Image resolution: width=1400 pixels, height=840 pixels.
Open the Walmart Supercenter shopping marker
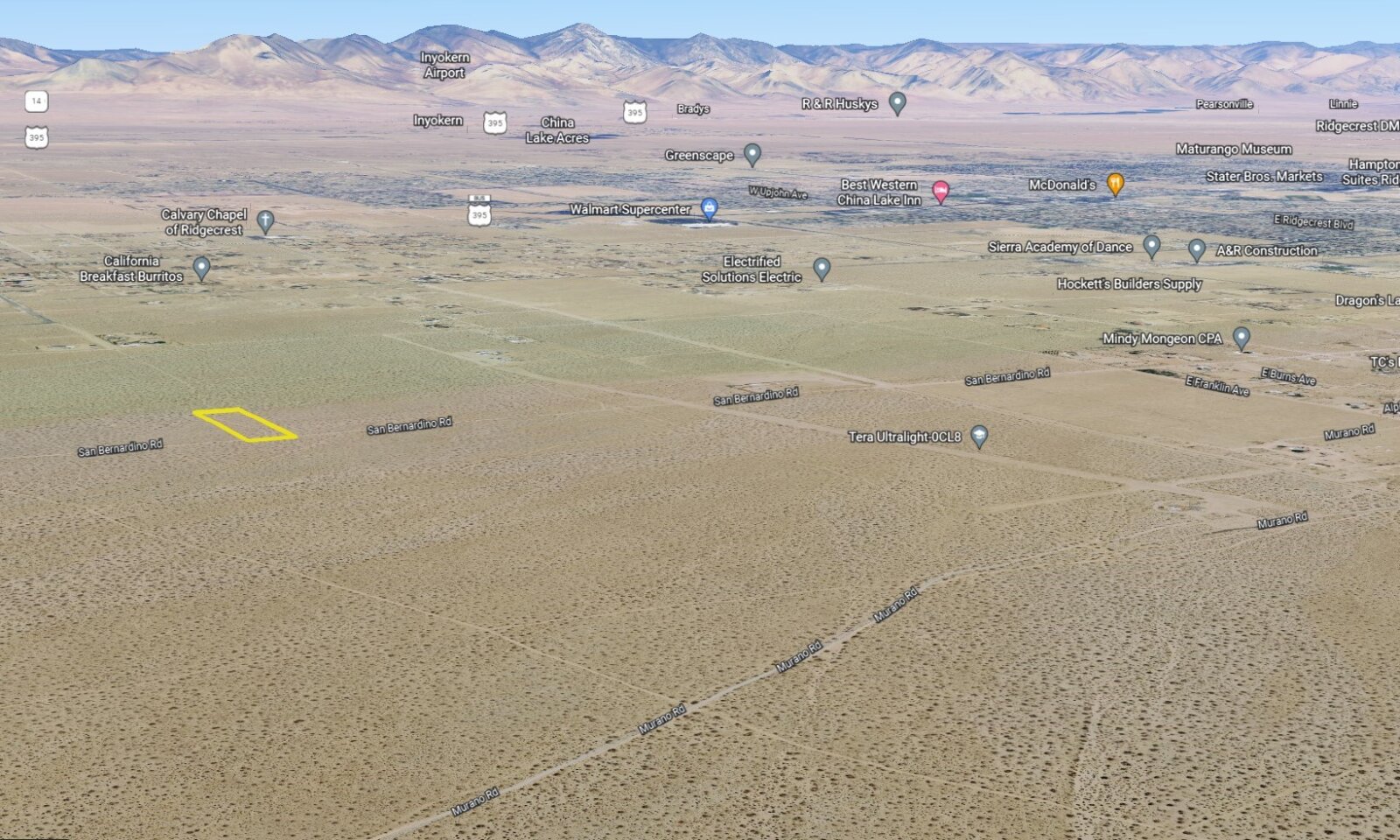(710, 208)
